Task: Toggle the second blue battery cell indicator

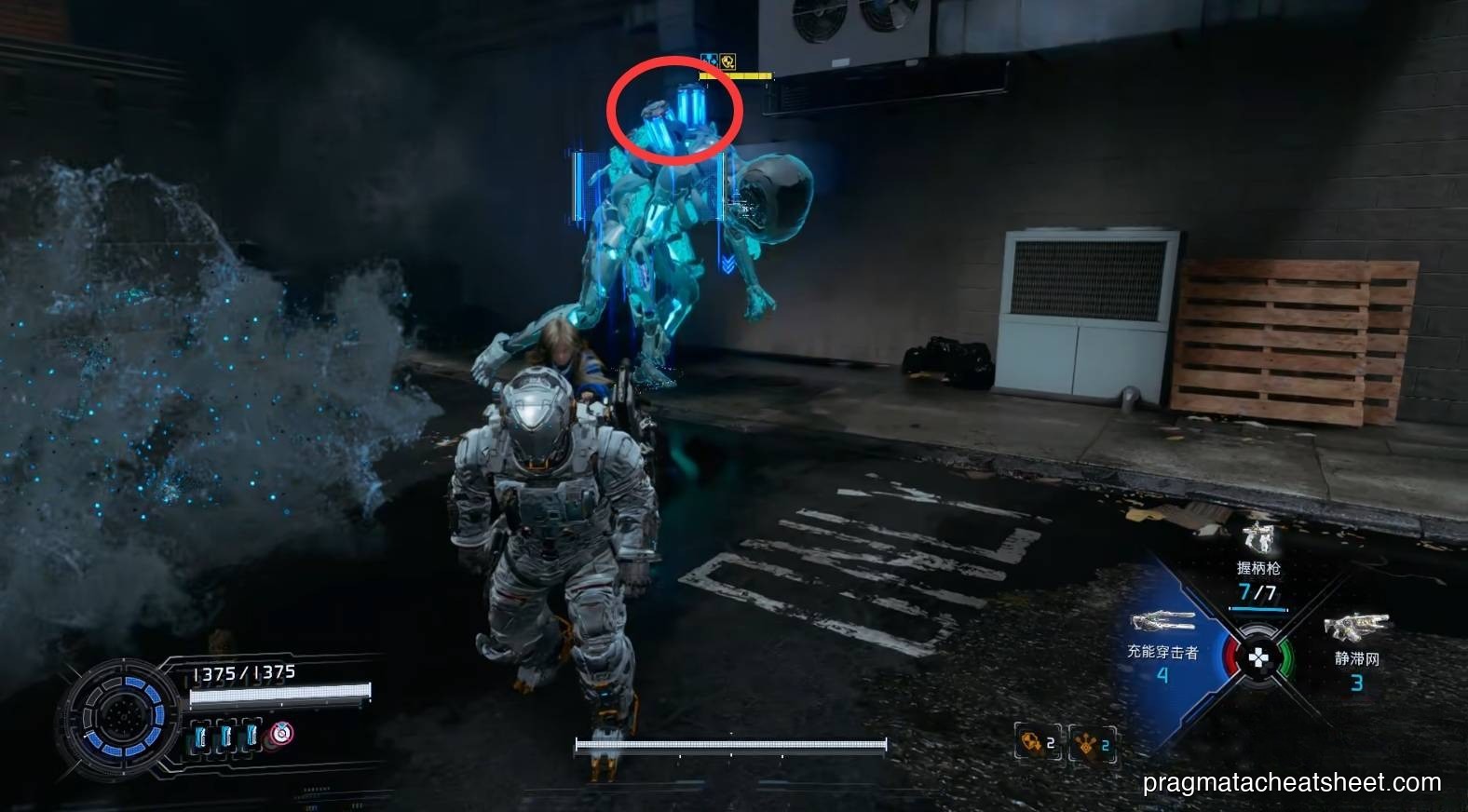Action: click(x=226, y=736)
